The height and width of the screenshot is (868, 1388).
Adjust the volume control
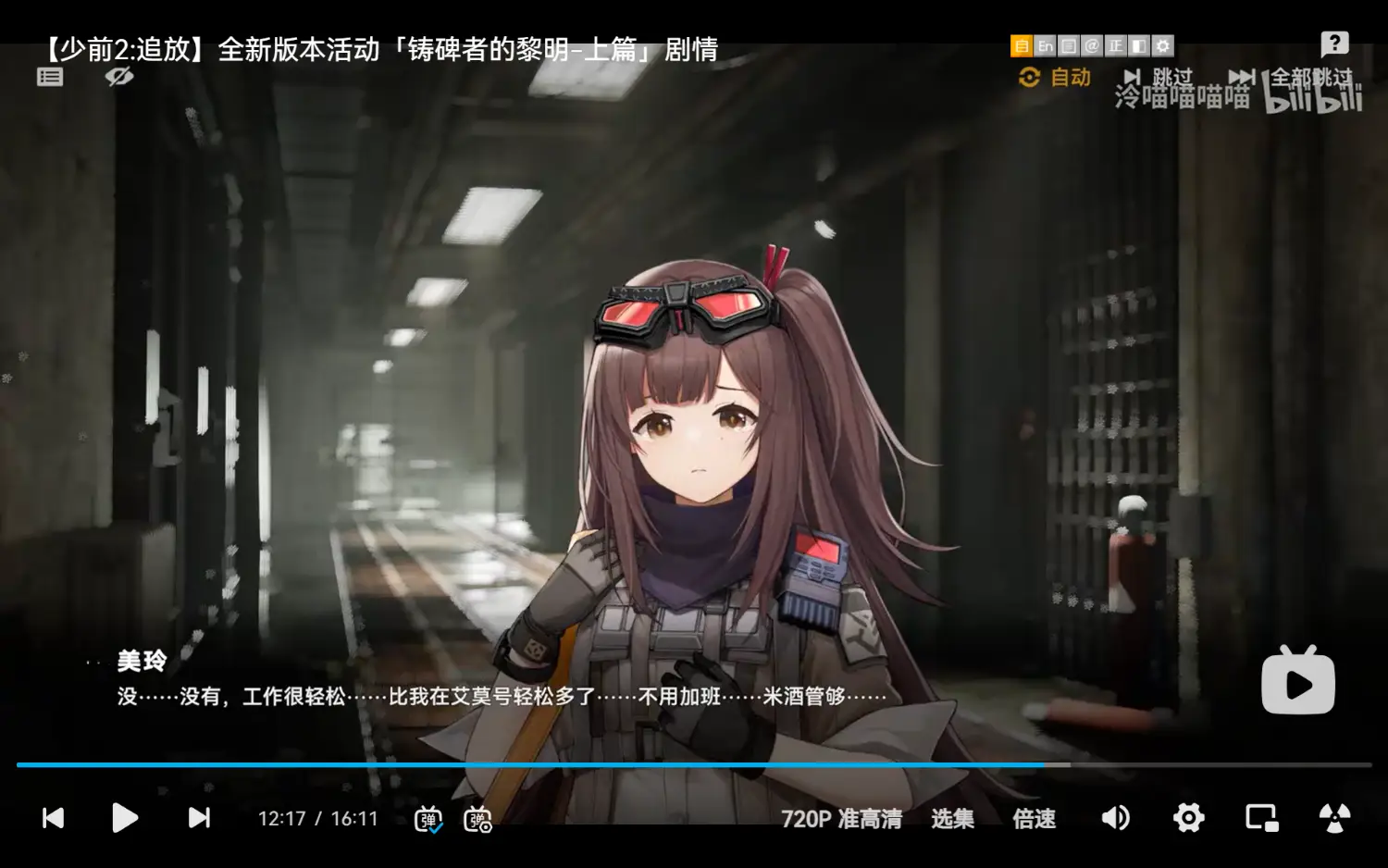pyautogui.click(x=1116, y=818)
